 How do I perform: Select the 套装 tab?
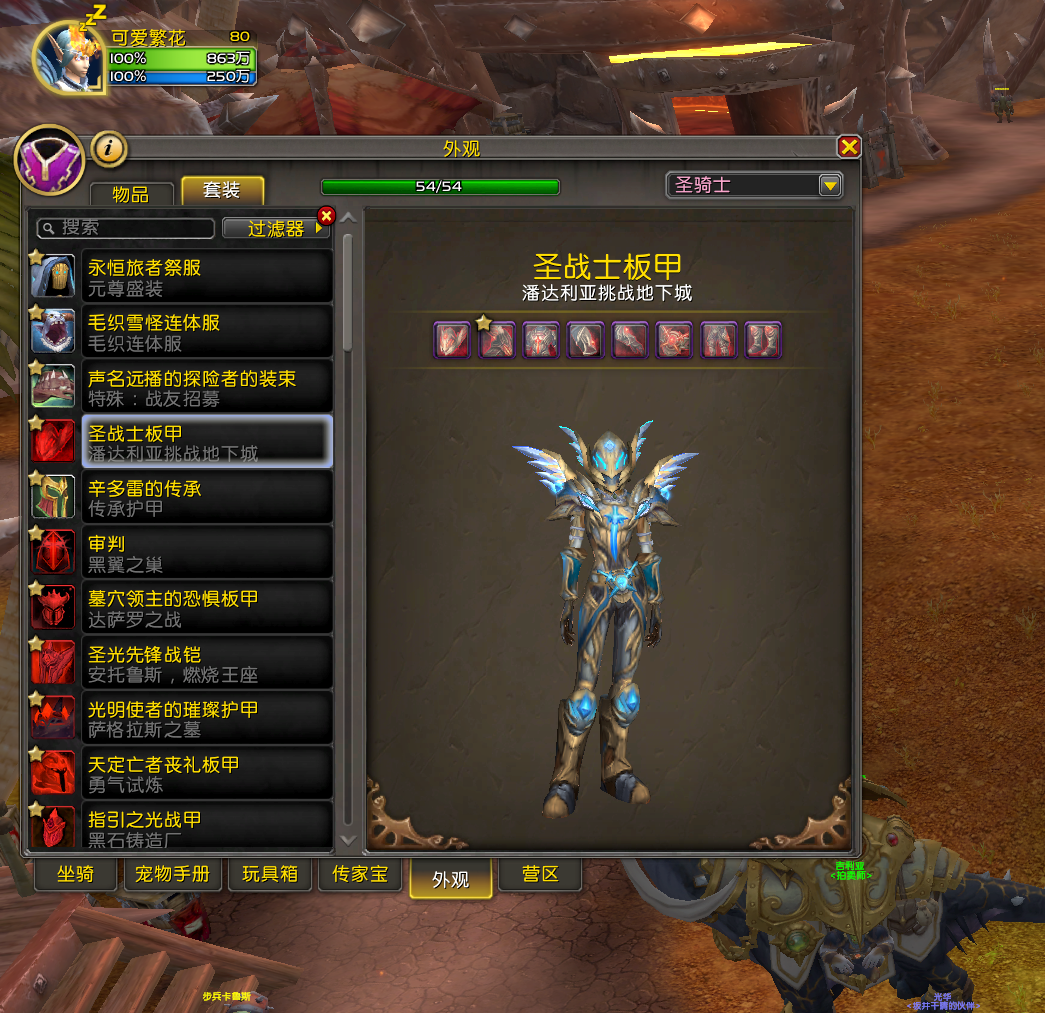(222, 191)
